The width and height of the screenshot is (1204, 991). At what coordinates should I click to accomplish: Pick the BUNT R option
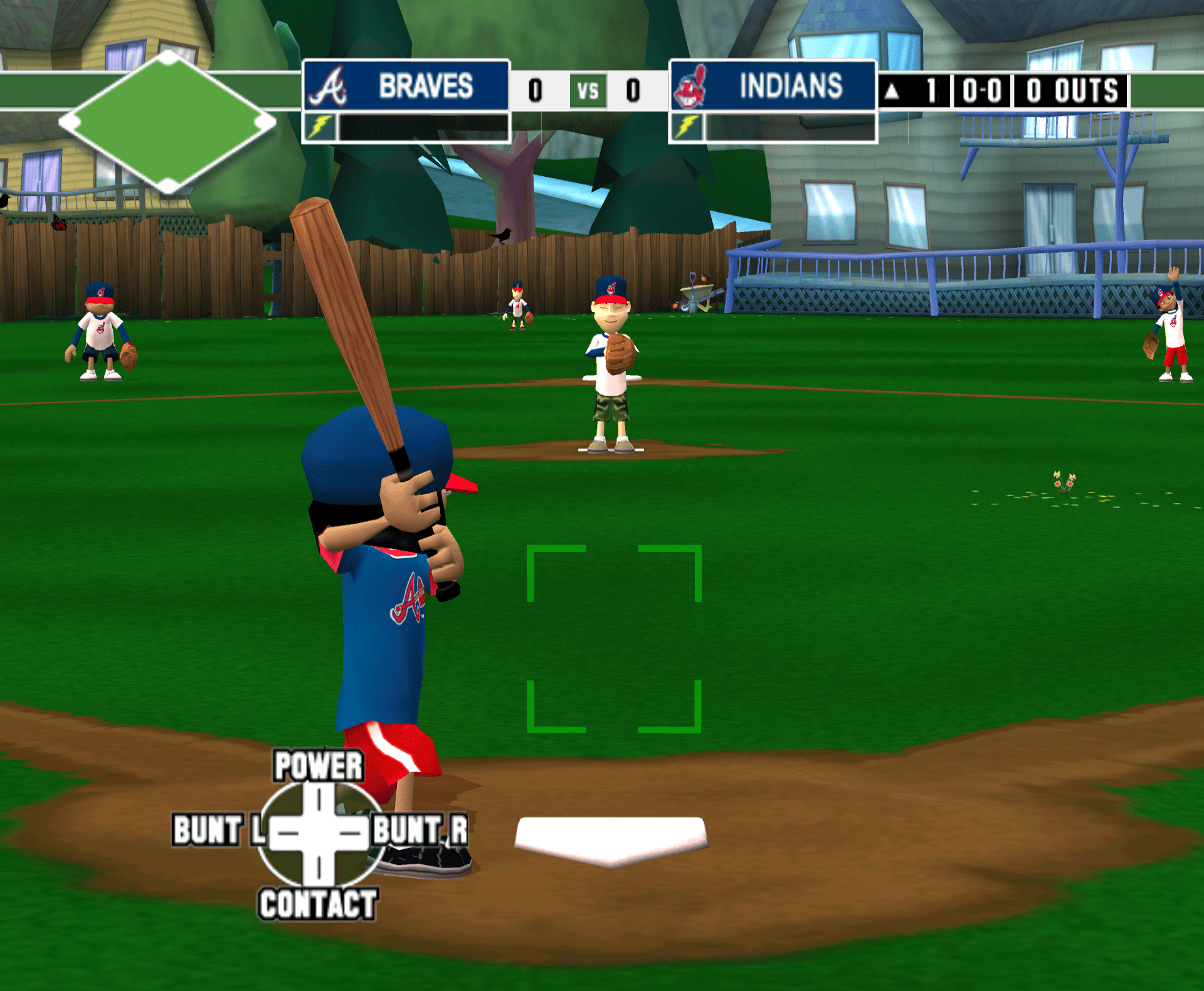coord(420,830)
